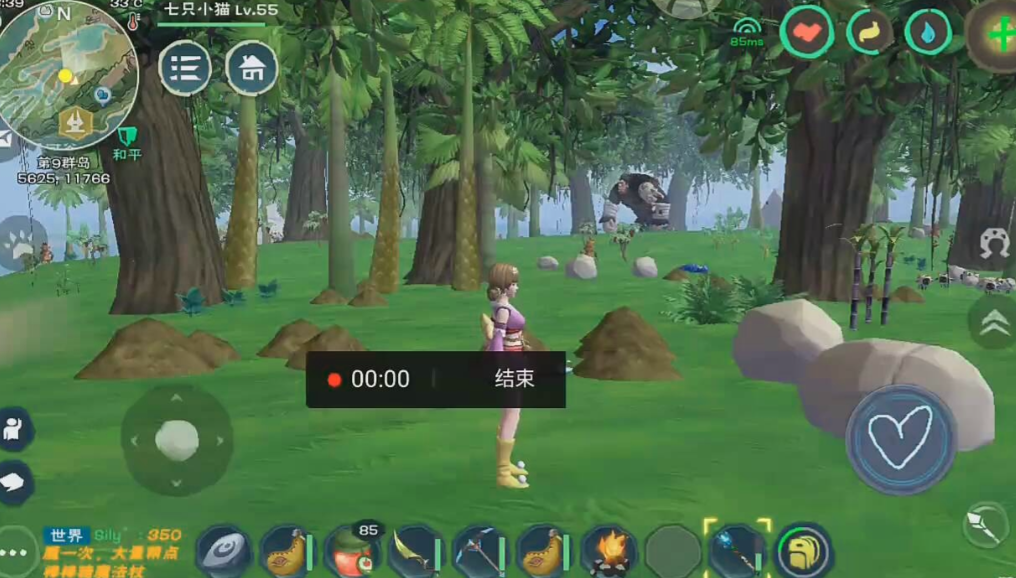This screenshot has height=578, width=1016.
Task: Stop recording with the 结束 button
Action: point(514,379)
